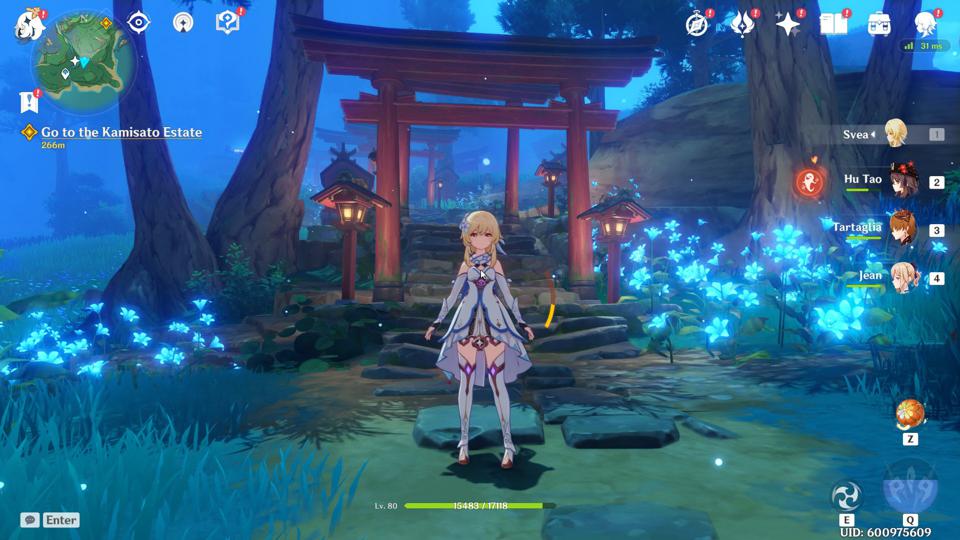Open the compass Events icon
The width and height of the screenshot is (960, 540).
[697, 24]
